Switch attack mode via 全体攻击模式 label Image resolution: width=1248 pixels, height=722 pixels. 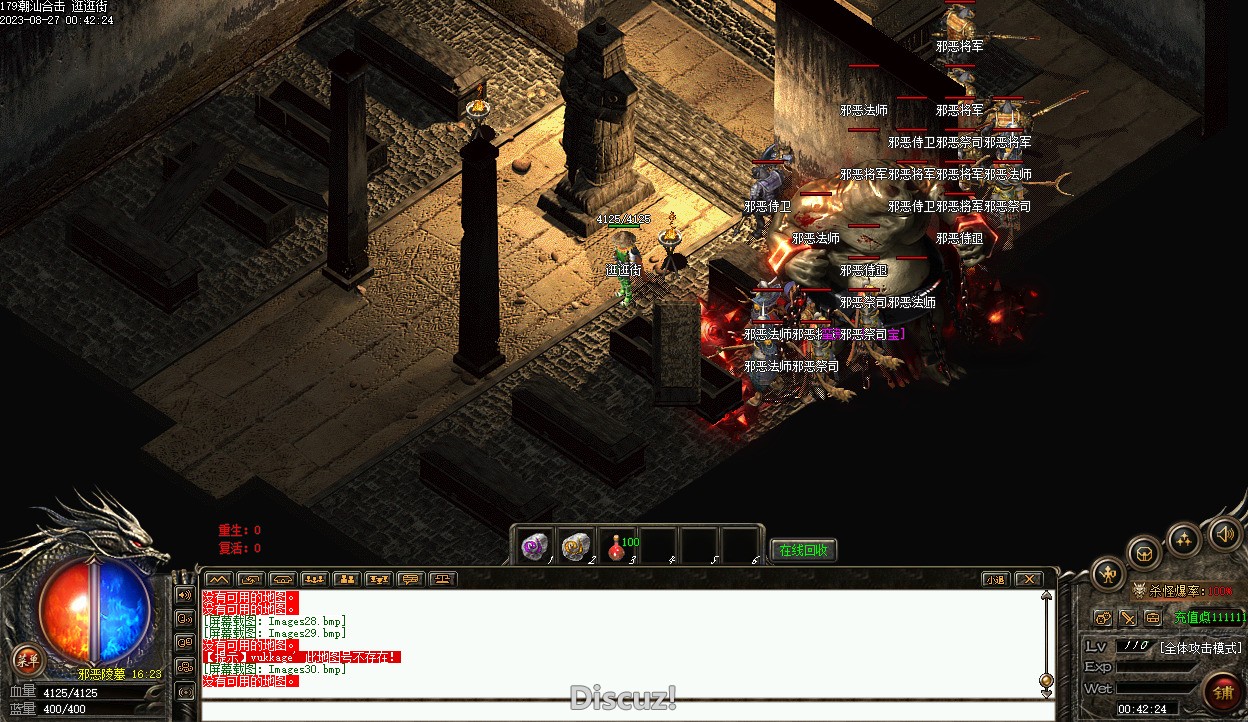click(x=1200, y=648)
